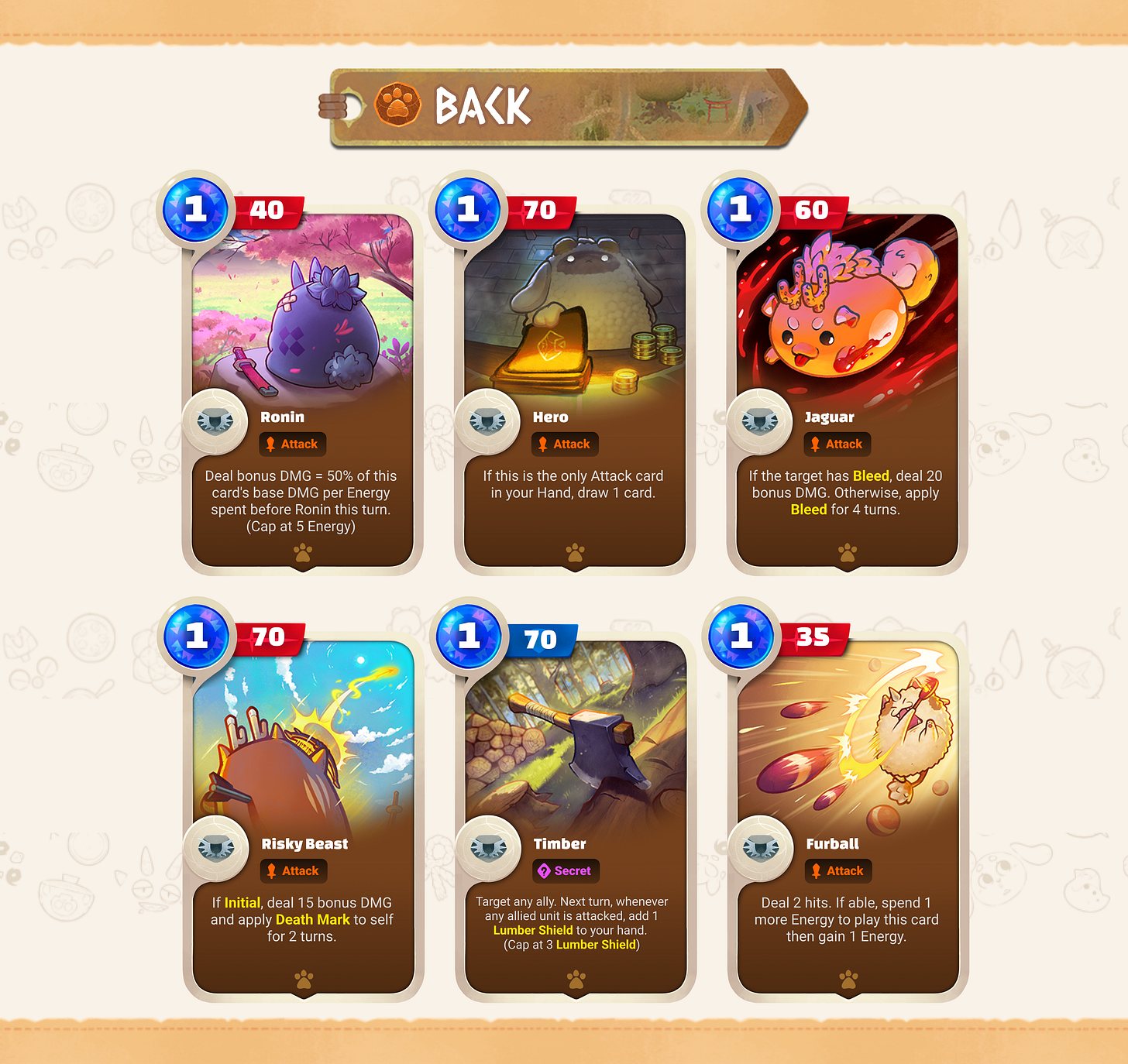The image size is (1128, 1064).
Task: Click the Attack badge on the Hero card
Action: (x=565, y=444)
